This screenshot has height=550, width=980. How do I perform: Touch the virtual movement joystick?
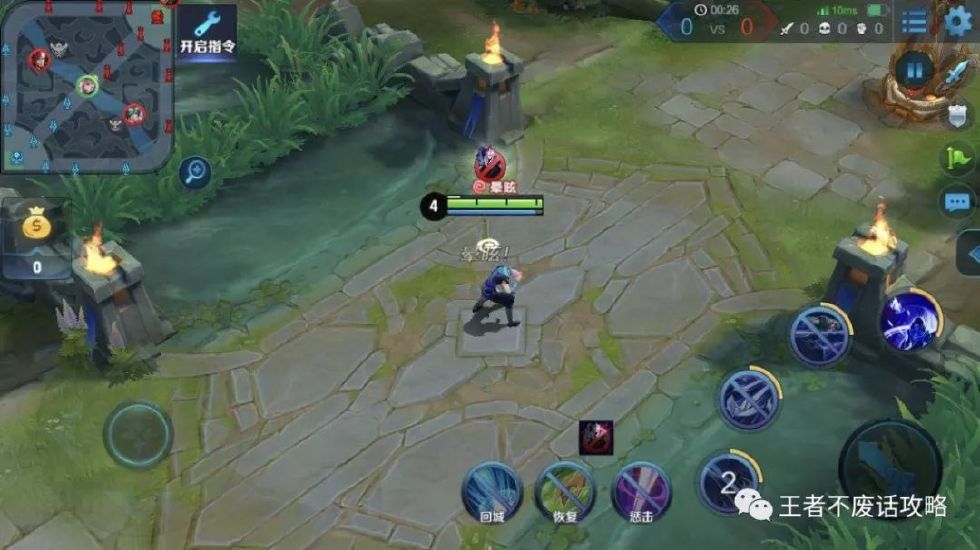(138, 435)
